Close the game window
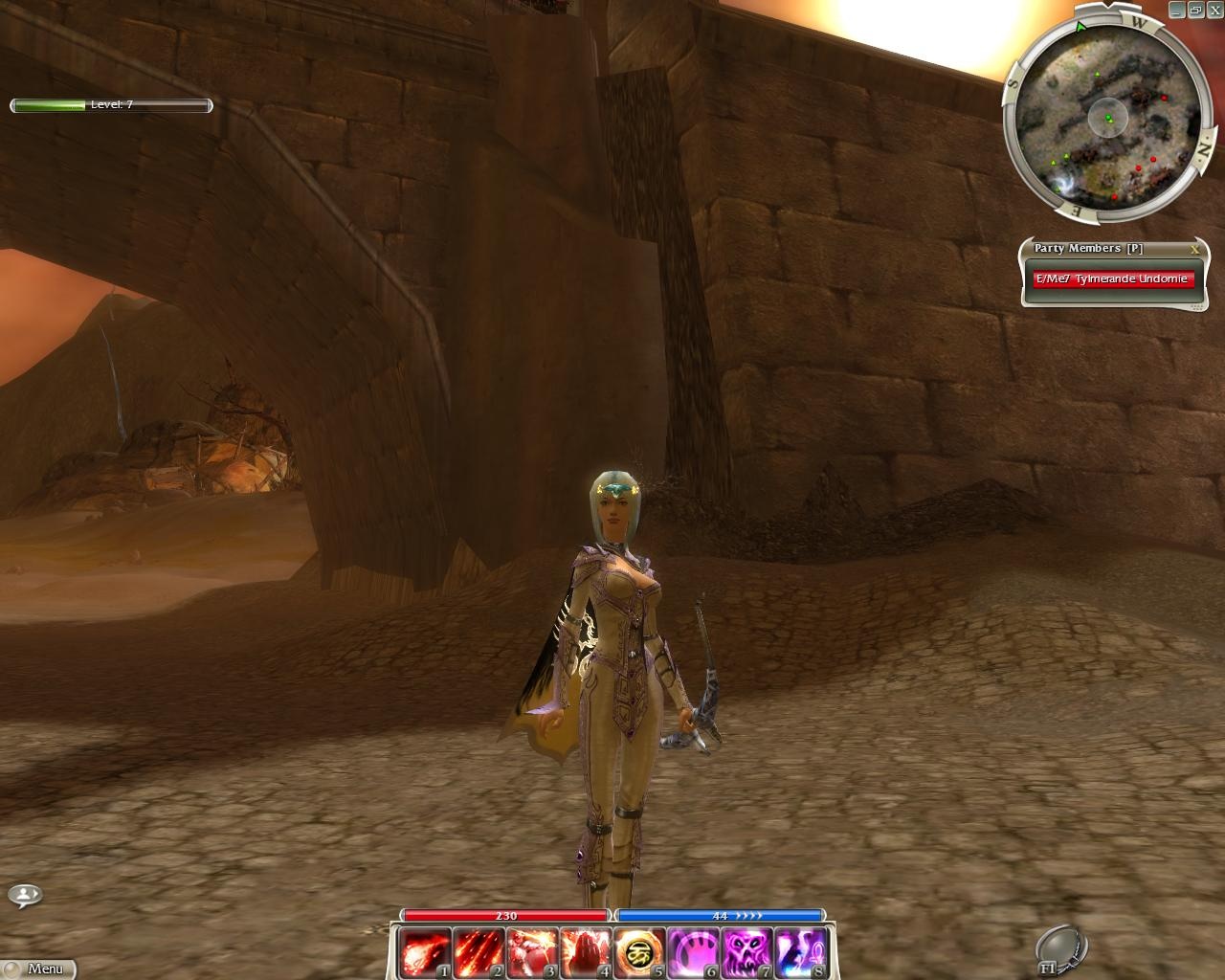Image resolution: width=1225 pixels, height=980 pixels. tap(1214, 9)
